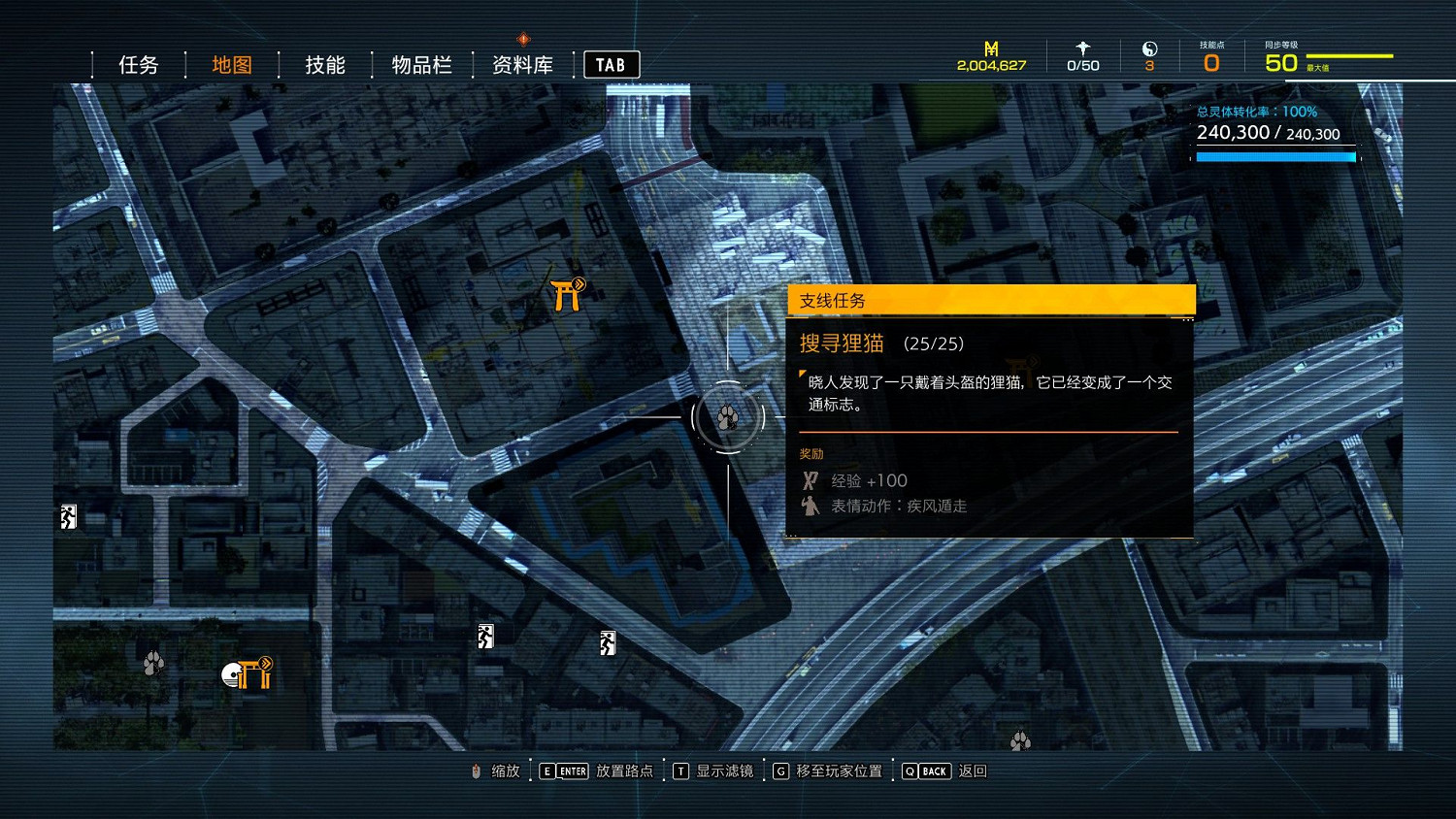Open the 技能 skills tab
Image resolution: width=1456 pixels, height=819 pixels.
coord(324,64)
